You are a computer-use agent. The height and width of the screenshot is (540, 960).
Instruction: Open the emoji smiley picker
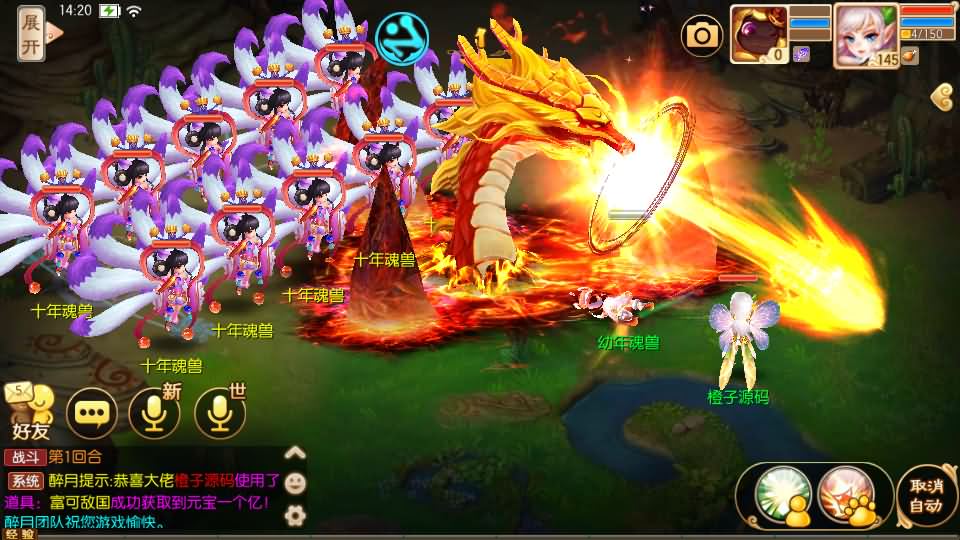295,483
